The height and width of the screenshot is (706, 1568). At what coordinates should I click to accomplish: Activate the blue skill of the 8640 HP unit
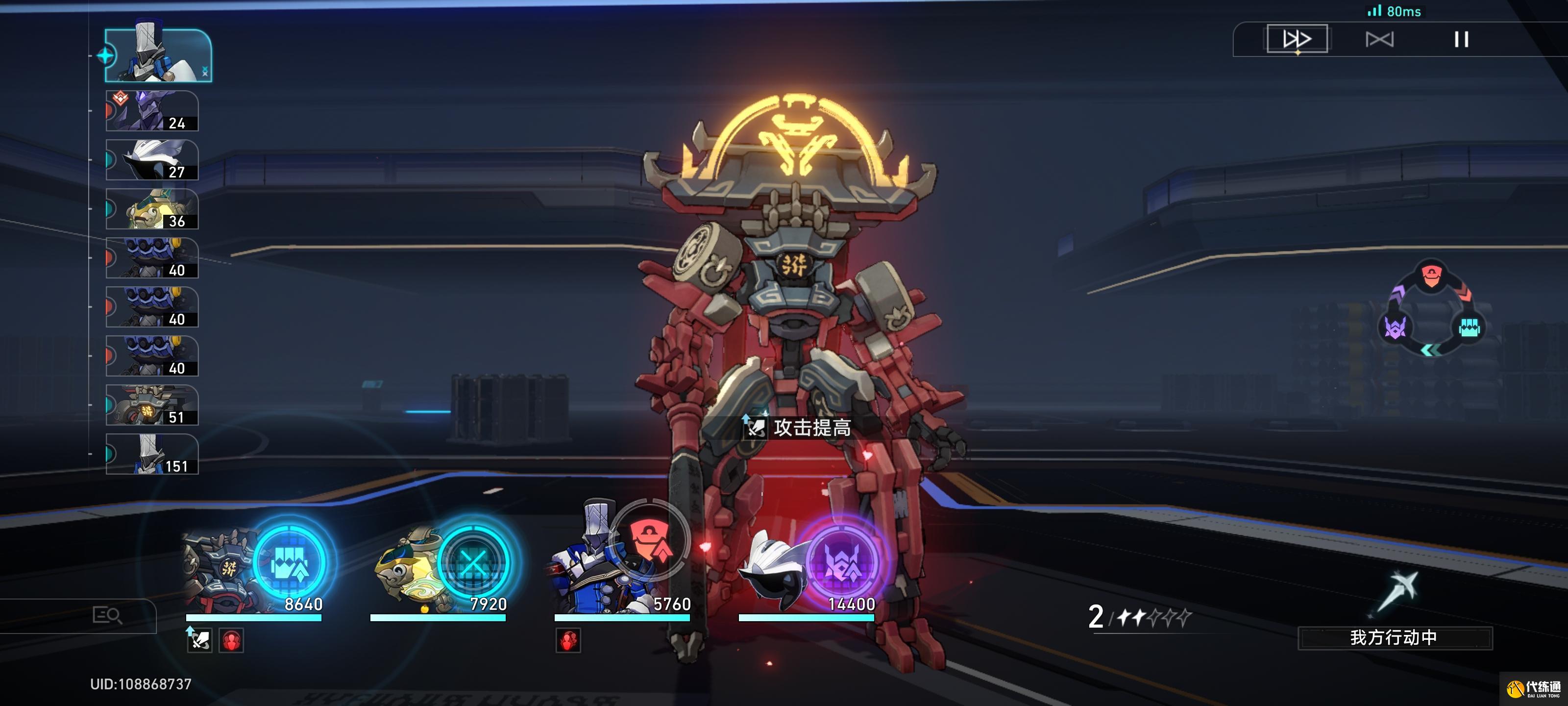pos(290,562)
